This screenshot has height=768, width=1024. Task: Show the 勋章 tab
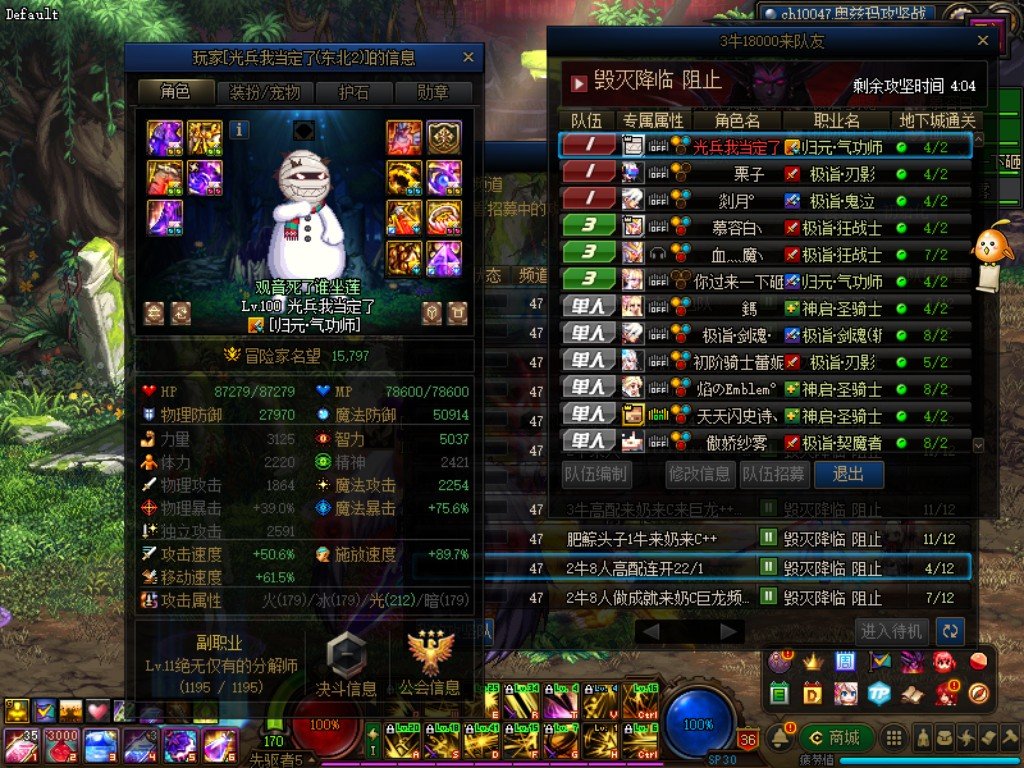pyautogui.click(x=432, y=92)
